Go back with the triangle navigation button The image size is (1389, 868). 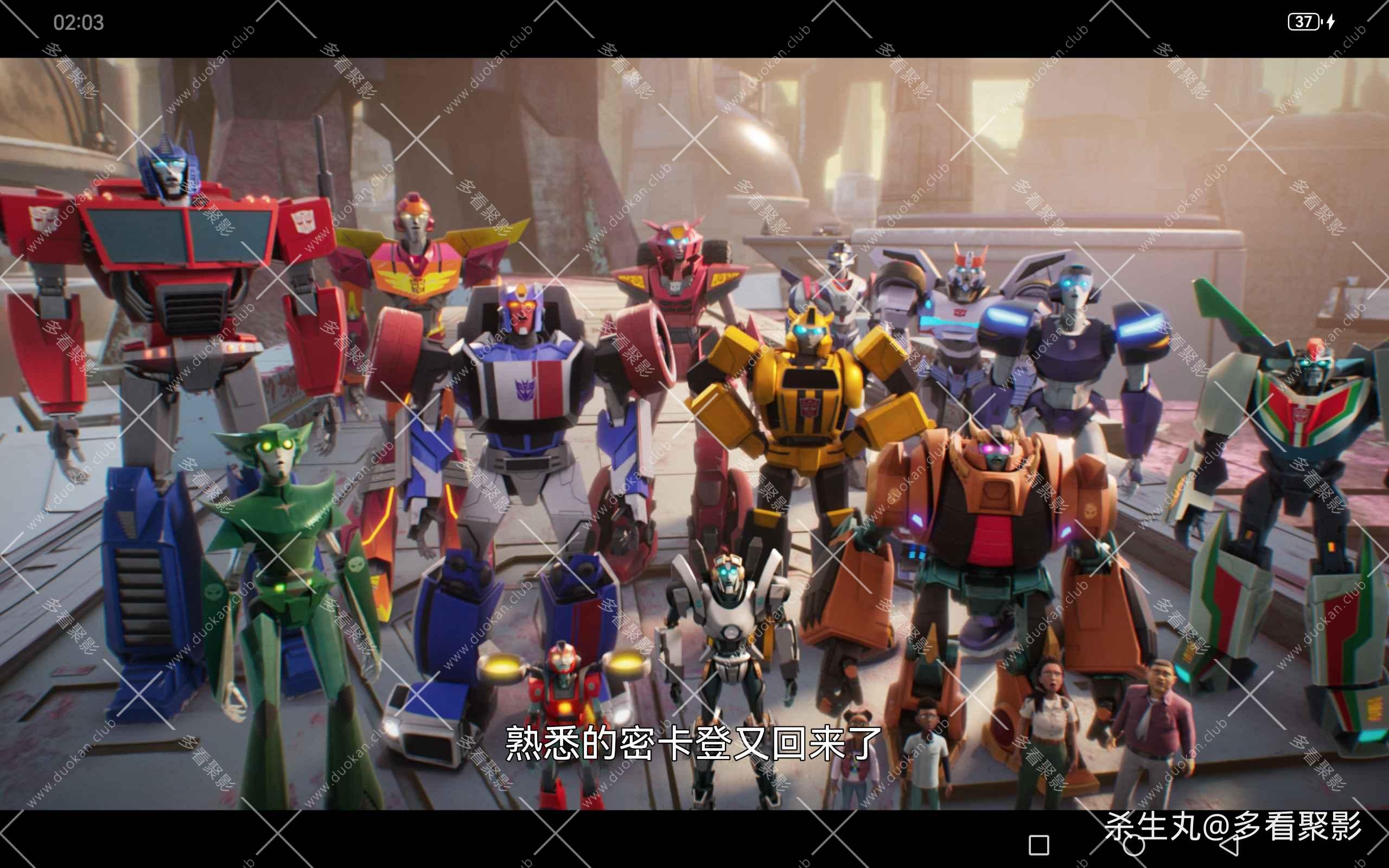tap(1228, 845)
